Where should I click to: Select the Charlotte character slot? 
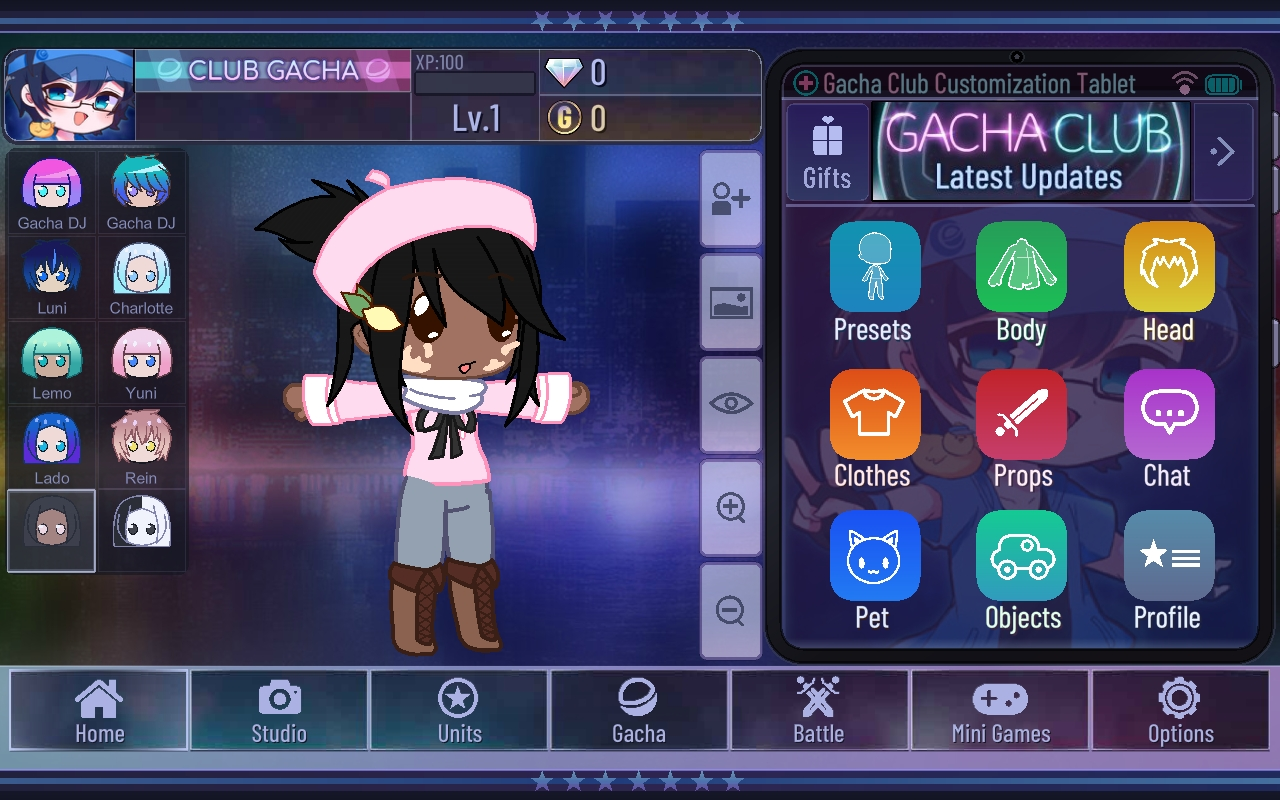pos(141,278)
